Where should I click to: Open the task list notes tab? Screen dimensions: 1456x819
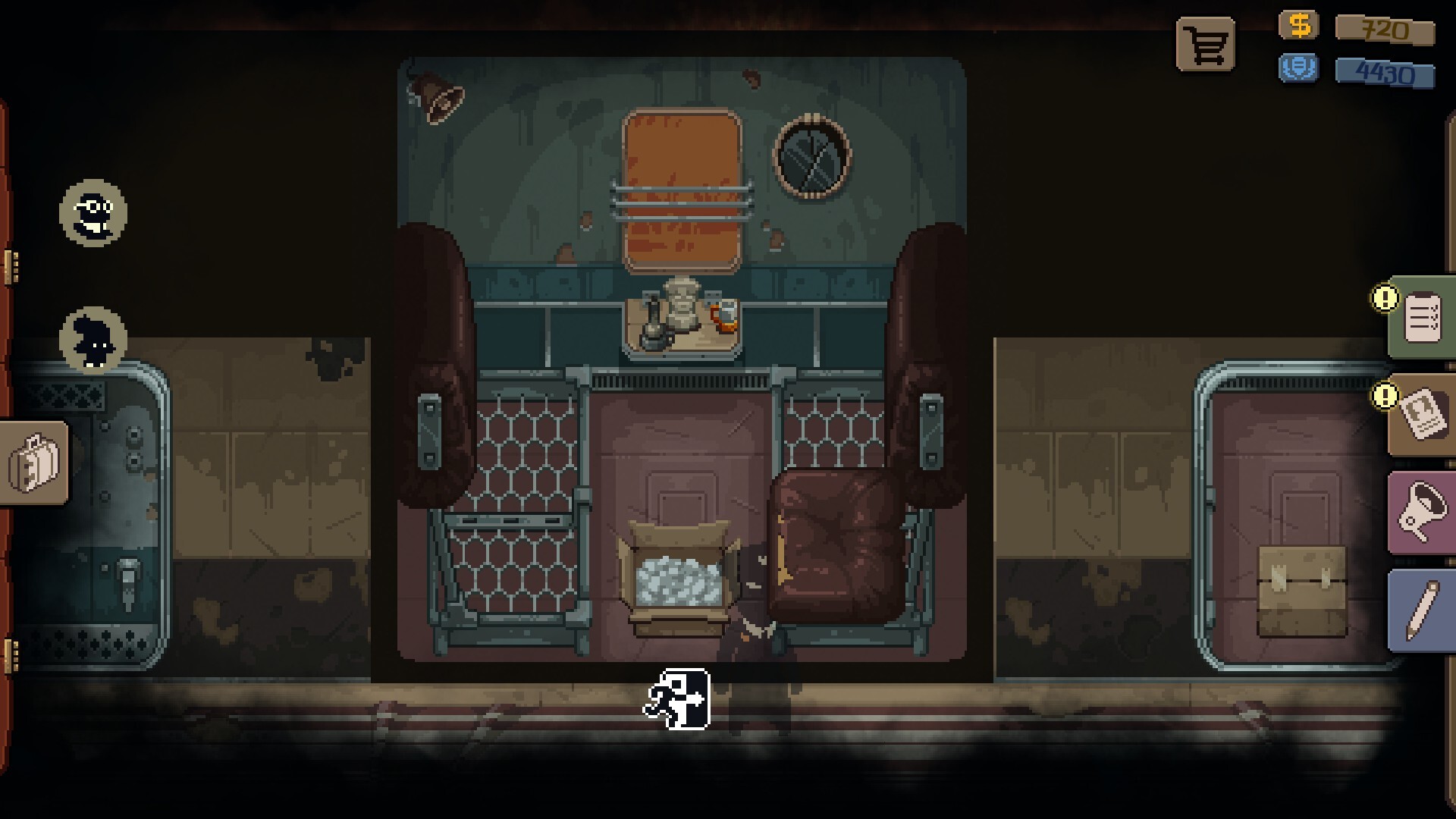point(1421,318)
